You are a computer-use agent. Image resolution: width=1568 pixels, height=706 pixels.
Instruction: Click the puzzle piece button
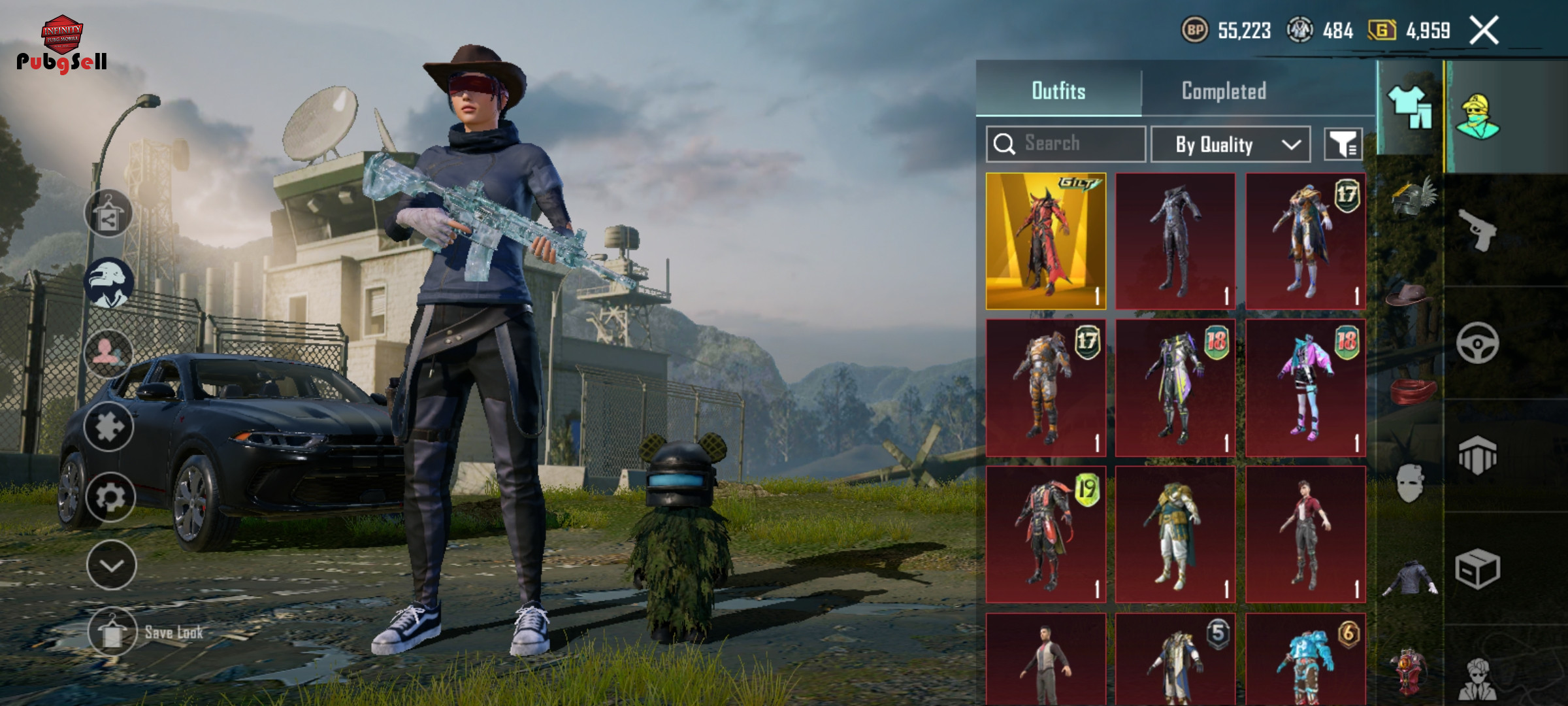click(108, 427)
